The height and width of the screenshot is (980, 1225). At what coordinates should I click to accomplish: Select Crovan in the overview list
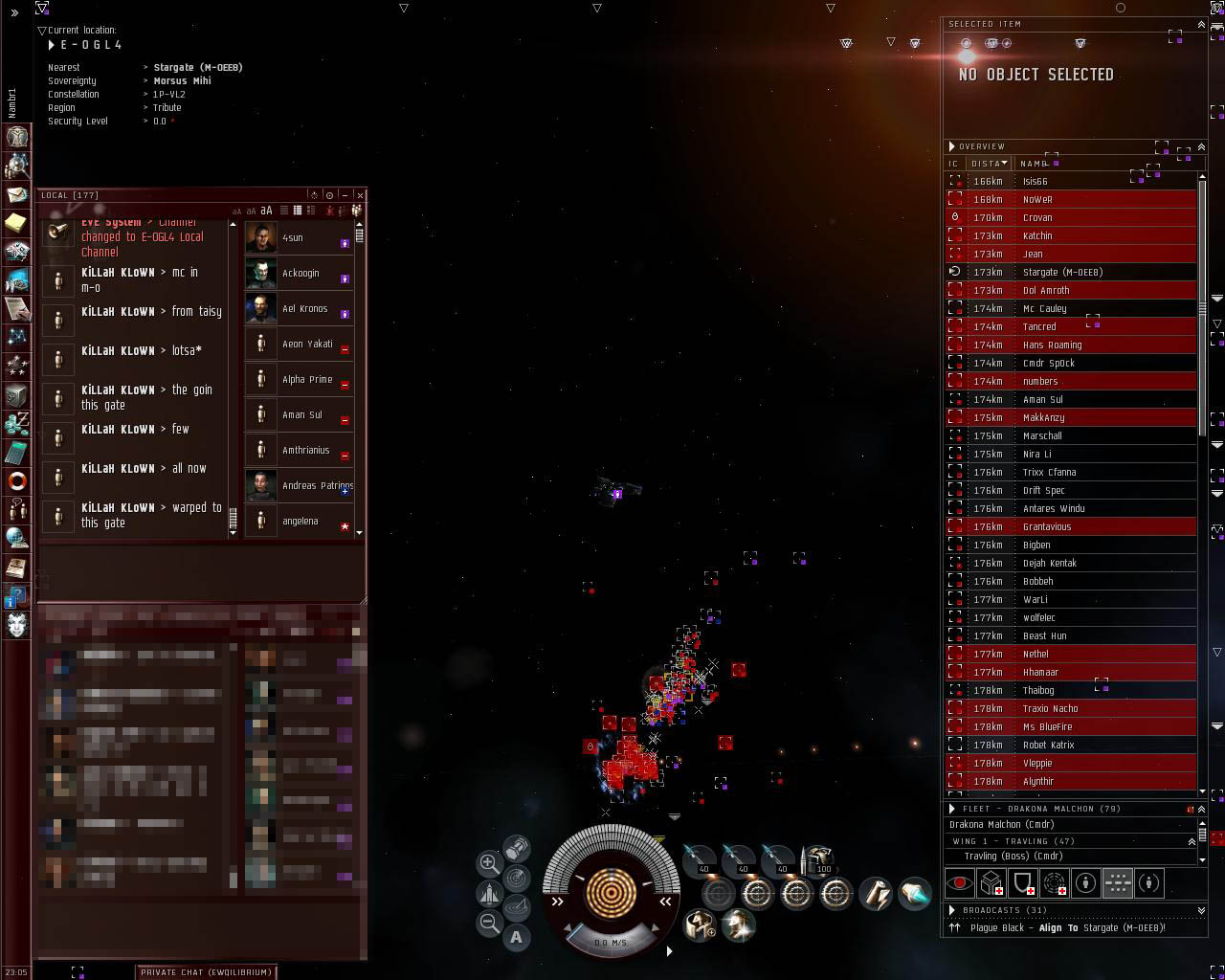click(x=1037, y=217)
